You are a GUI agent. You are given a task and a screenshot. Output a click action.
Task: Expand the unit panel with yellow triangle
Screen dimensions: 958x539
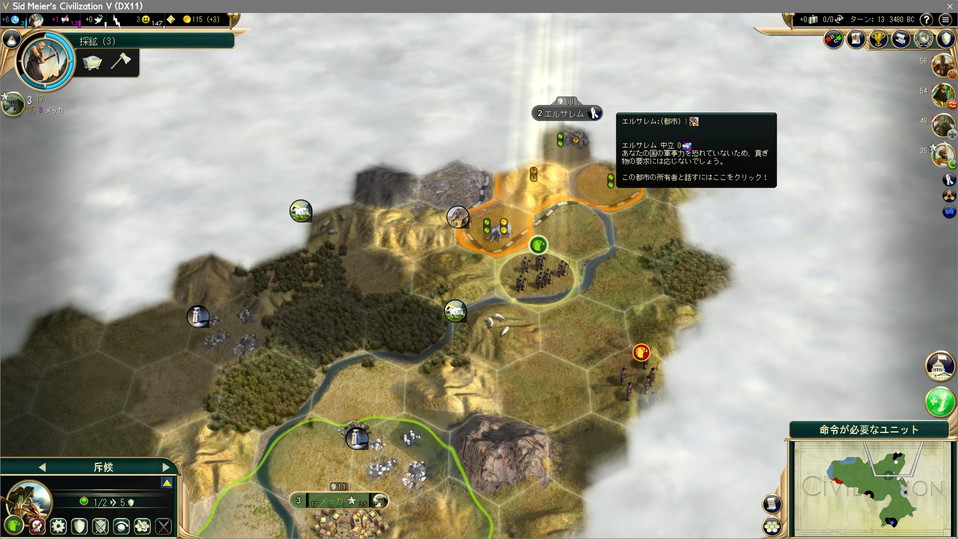pos(167,483)
